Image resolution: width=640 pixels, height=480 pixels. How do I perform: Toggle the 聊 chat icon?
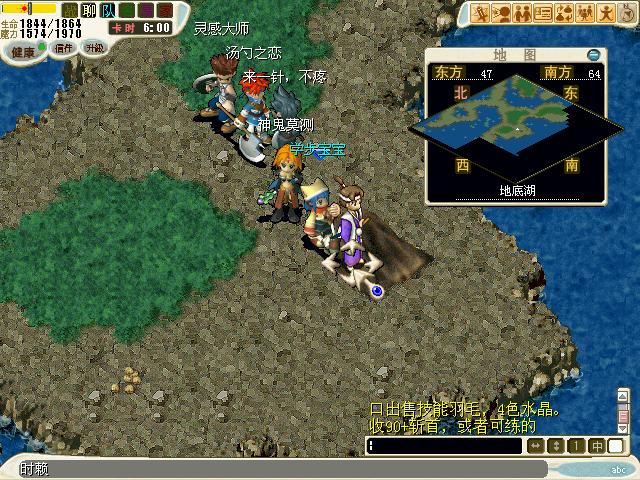tap(88, 10)
